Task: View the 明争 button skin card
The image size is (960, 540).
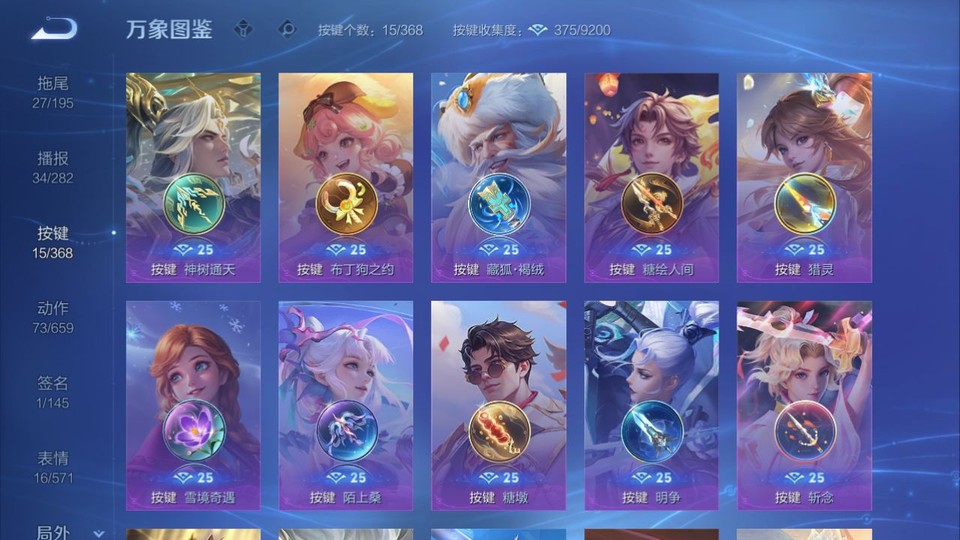Action: click(x=651, y=405)
